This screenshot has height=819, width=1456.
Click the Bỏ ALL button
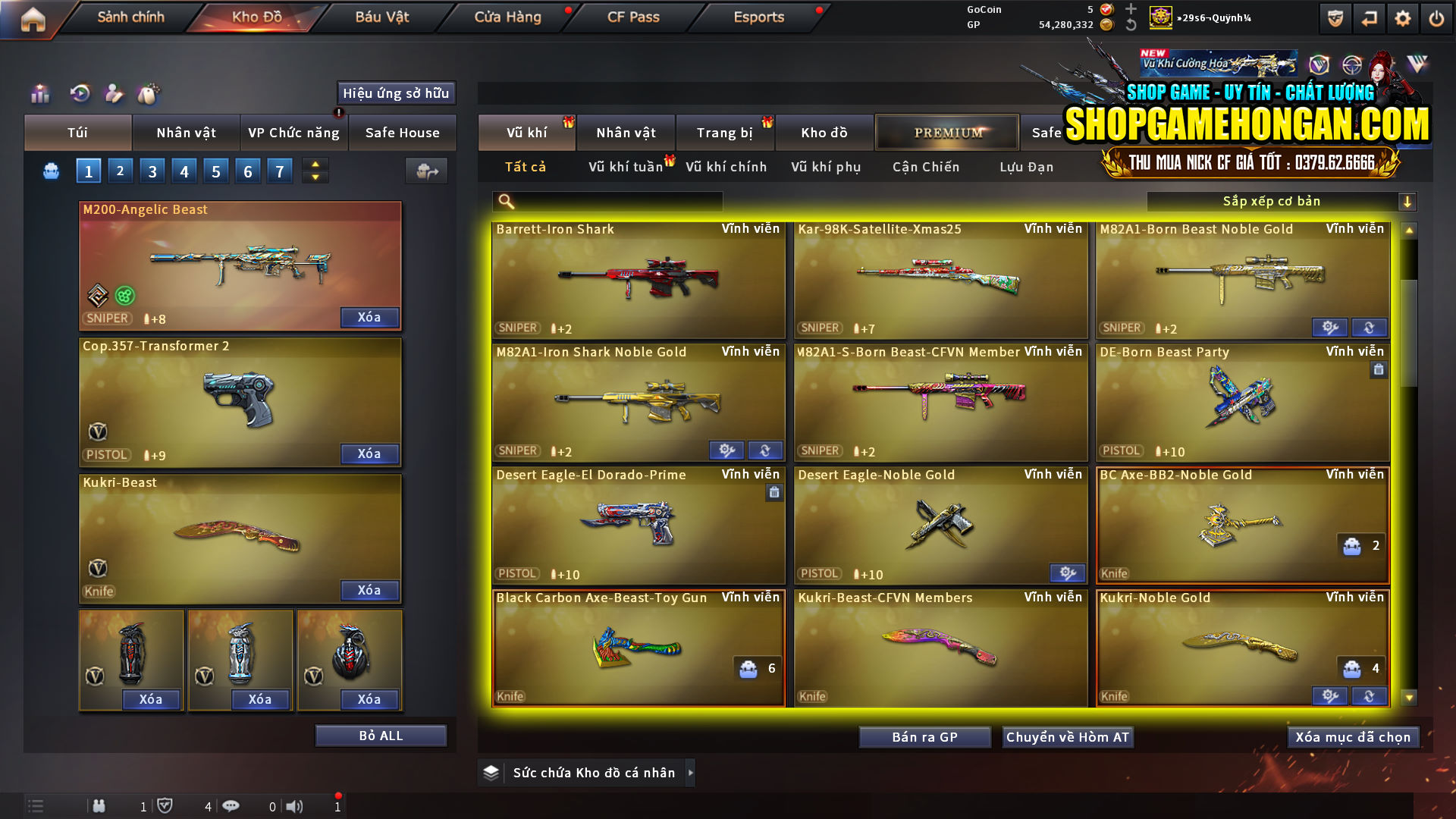click(380, 735)
